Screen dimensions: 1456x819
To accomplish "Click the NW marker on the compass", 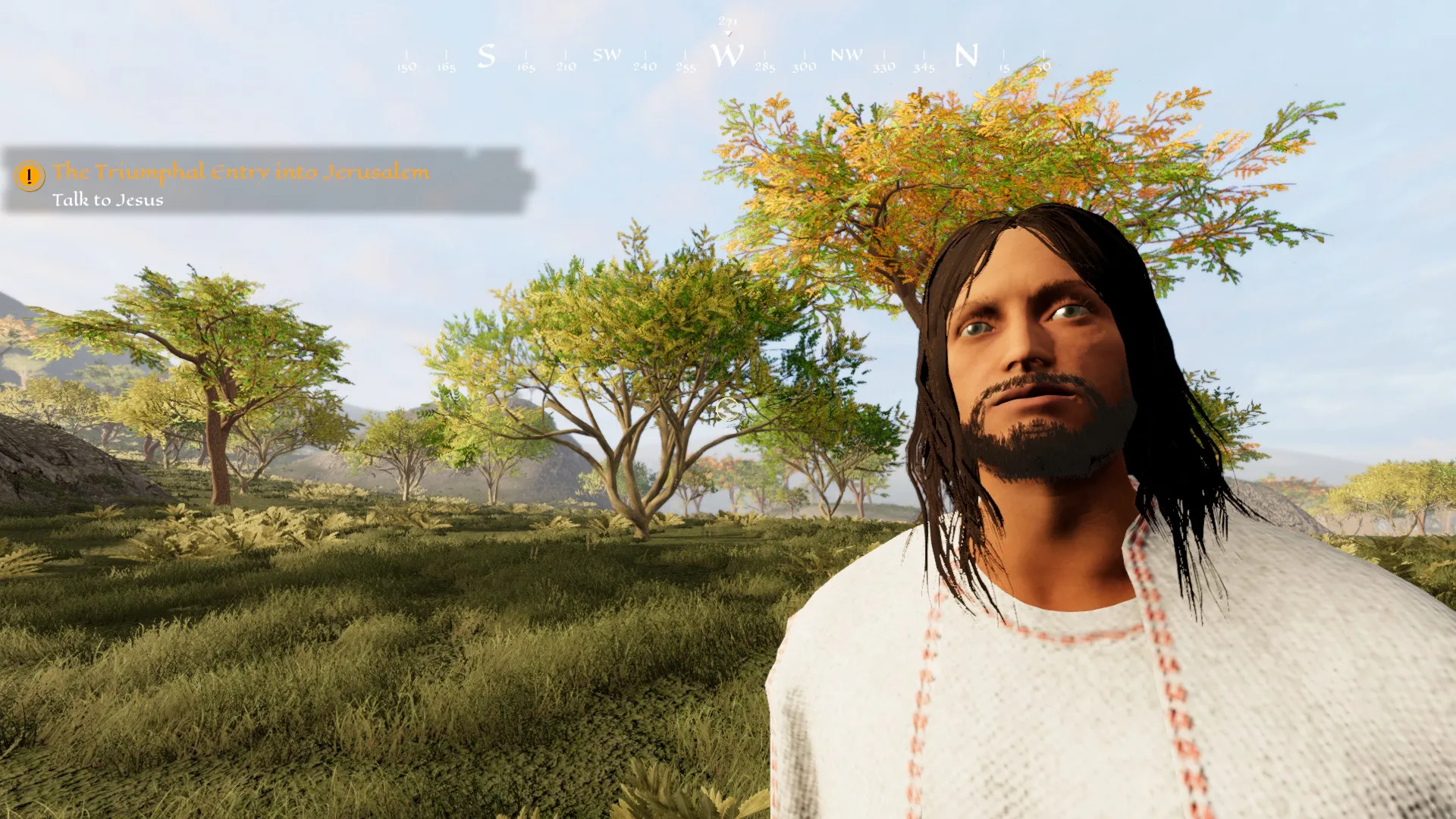I will [847, 55].
